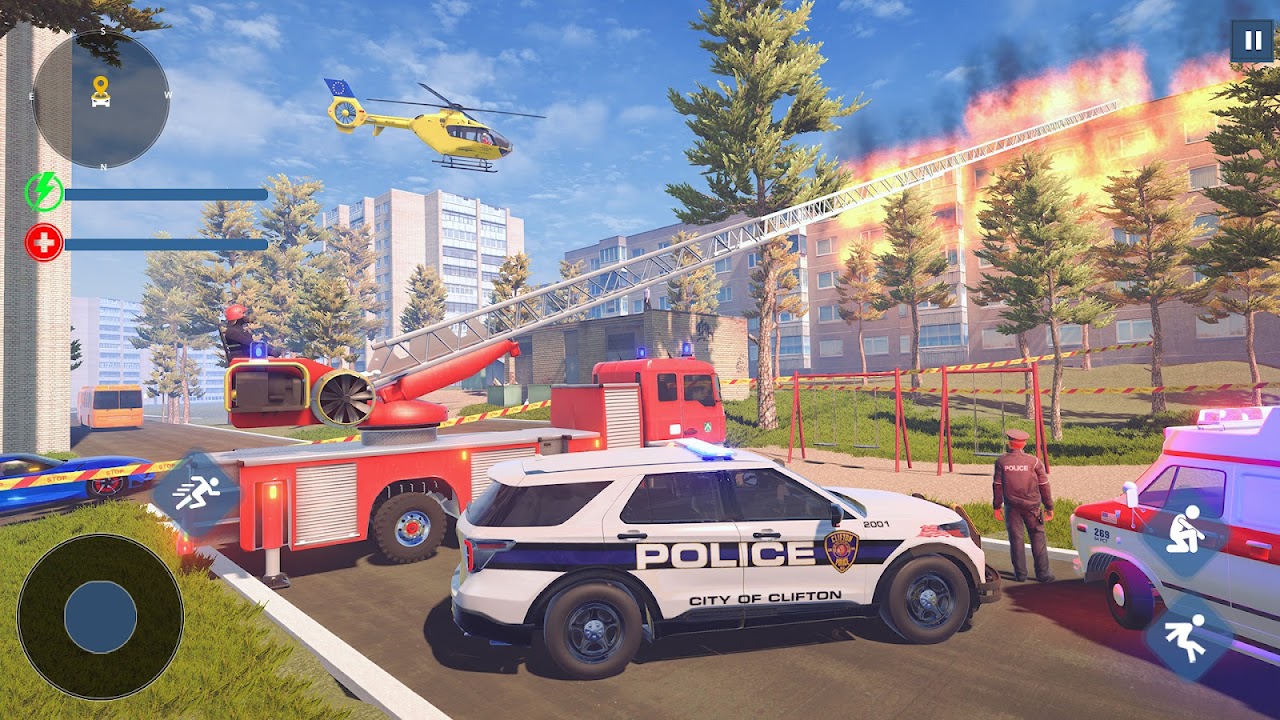Tap the compass minimap circle
This screenshot has height=720, width=1280.
point(100,100)
